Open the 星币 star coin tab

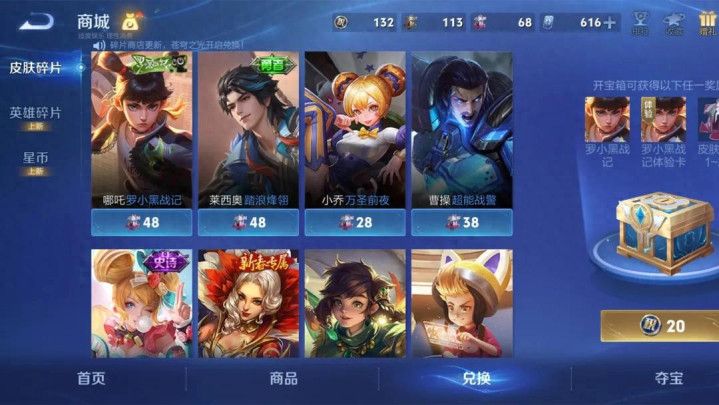pos(35,161)
